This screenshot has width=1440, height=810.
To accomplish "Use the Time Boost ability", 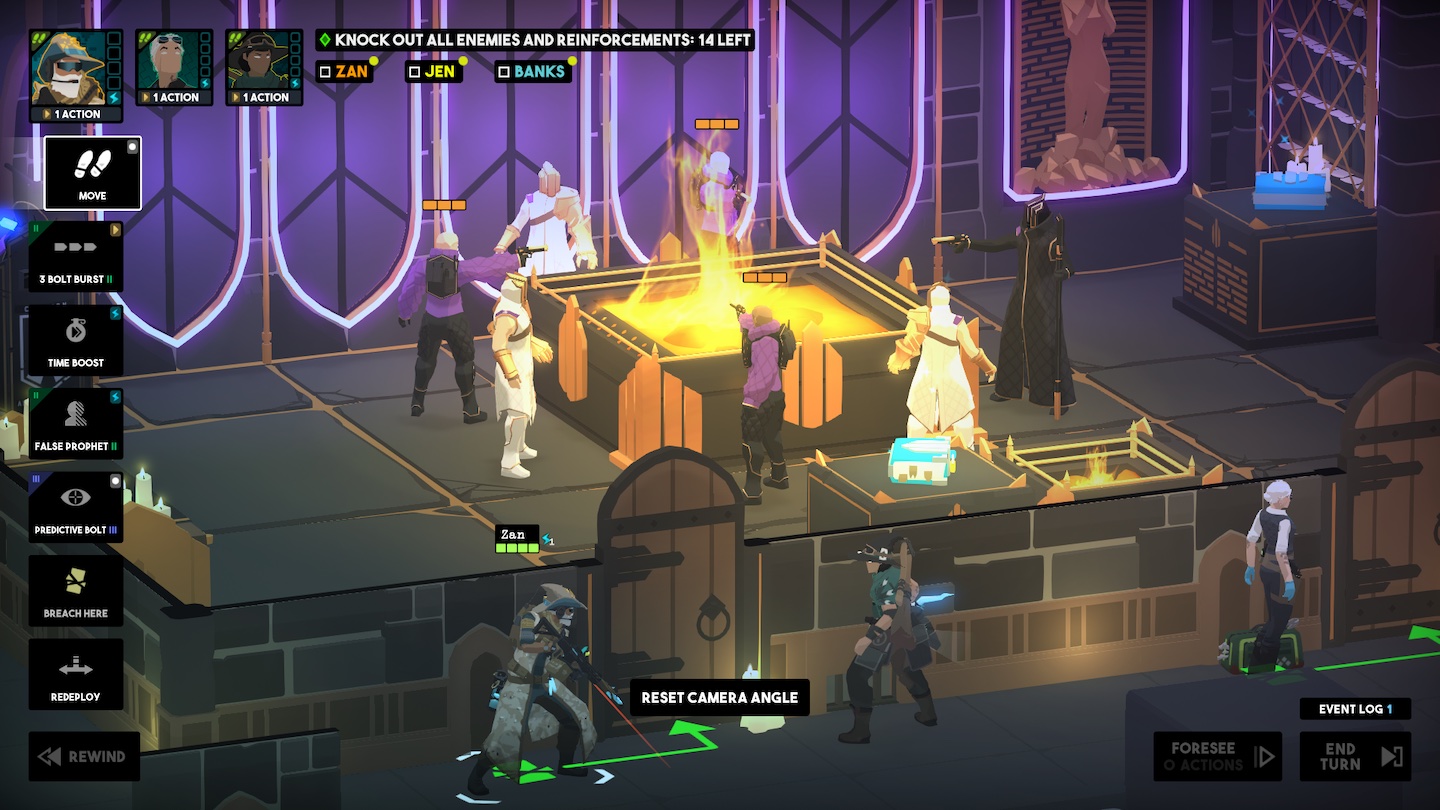I will coord(76,340).
